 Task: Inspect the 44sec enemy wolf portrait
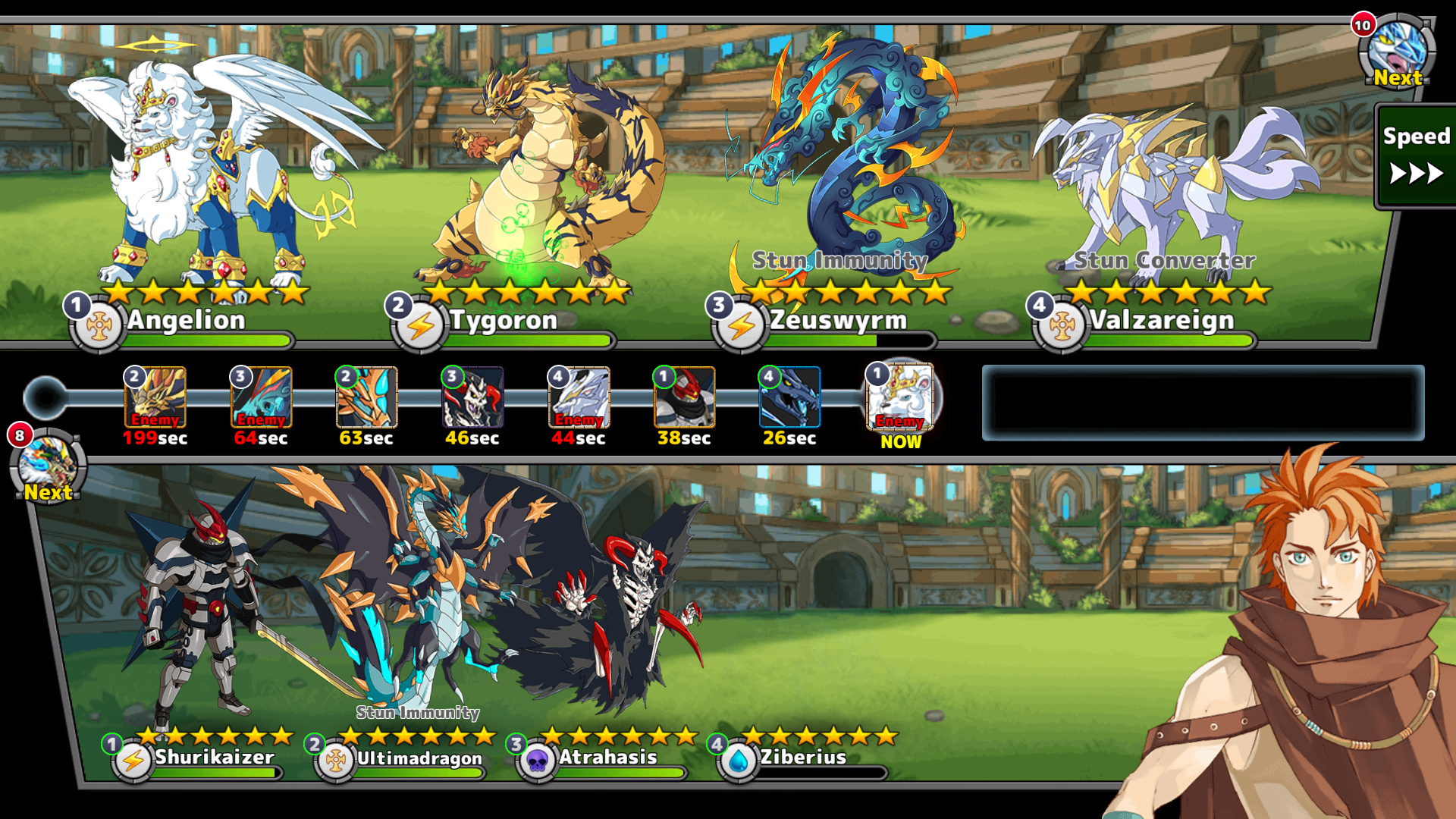coord(579,398)
